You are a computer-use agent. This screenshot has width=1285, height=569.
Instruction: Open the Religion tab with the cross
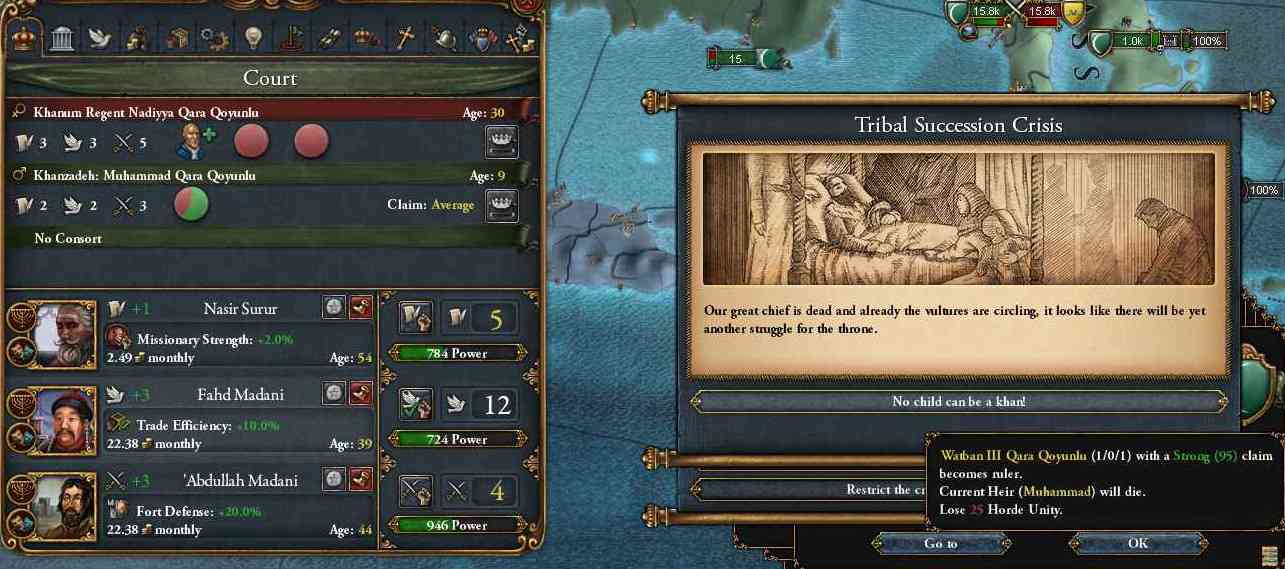click(405, 39)
